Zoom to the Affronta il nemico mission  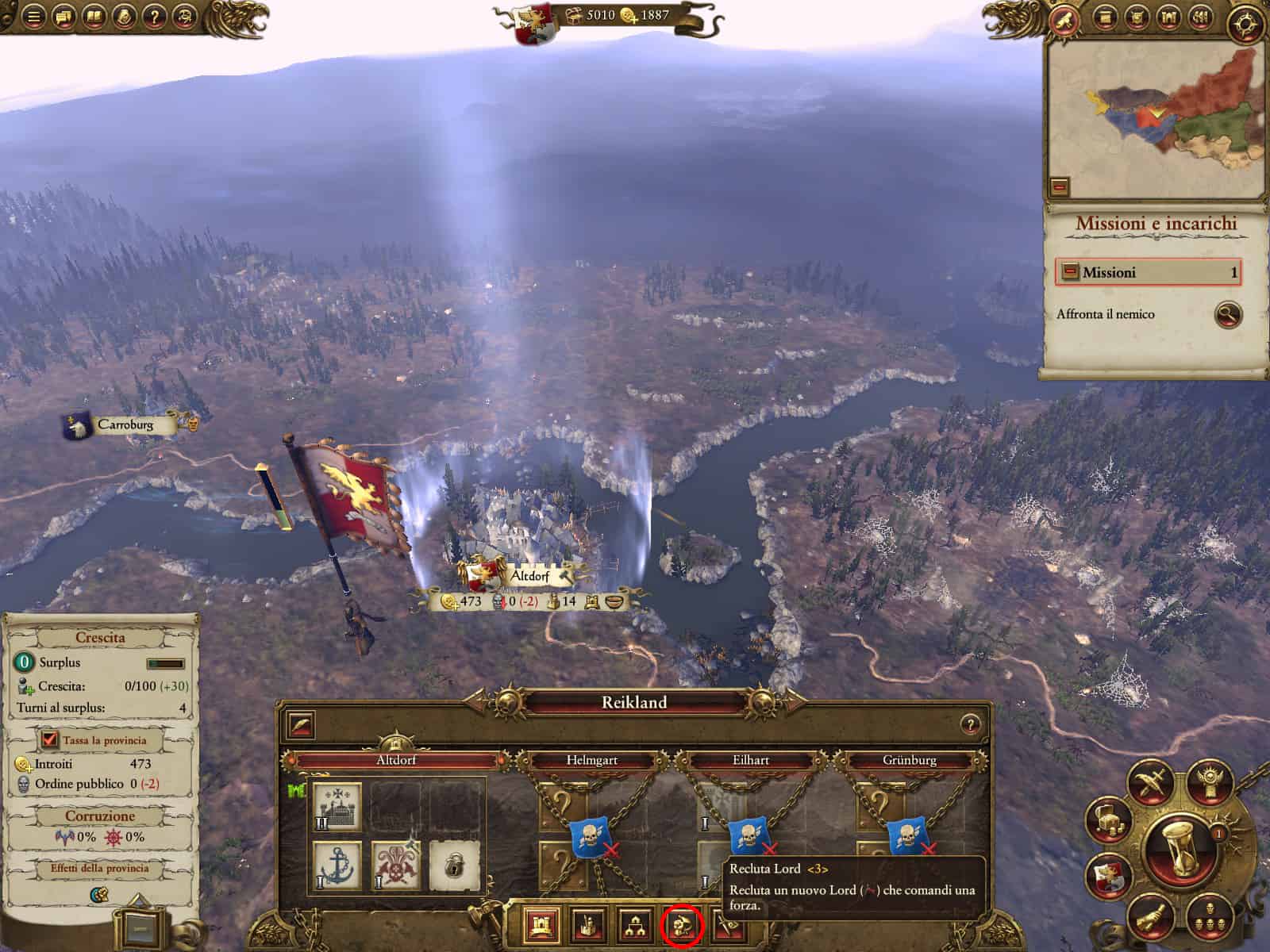click(x=1227, y=314)
